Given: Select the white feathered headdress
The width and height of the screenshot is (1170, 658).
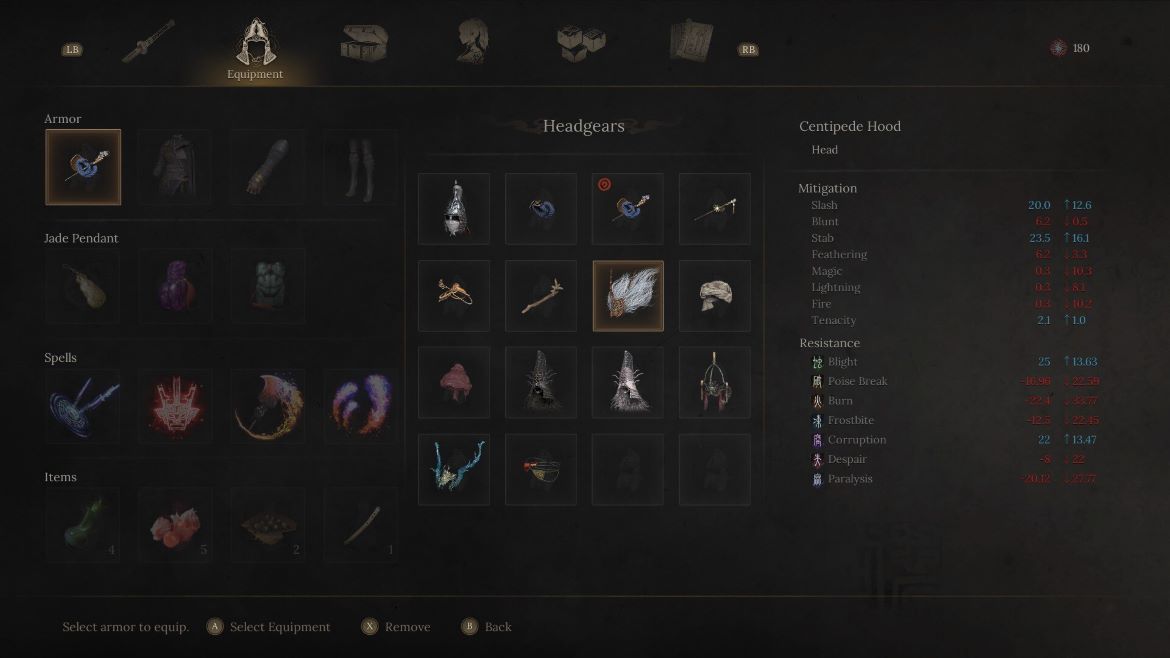Looking at the screenshot, I should pos(628,296).
